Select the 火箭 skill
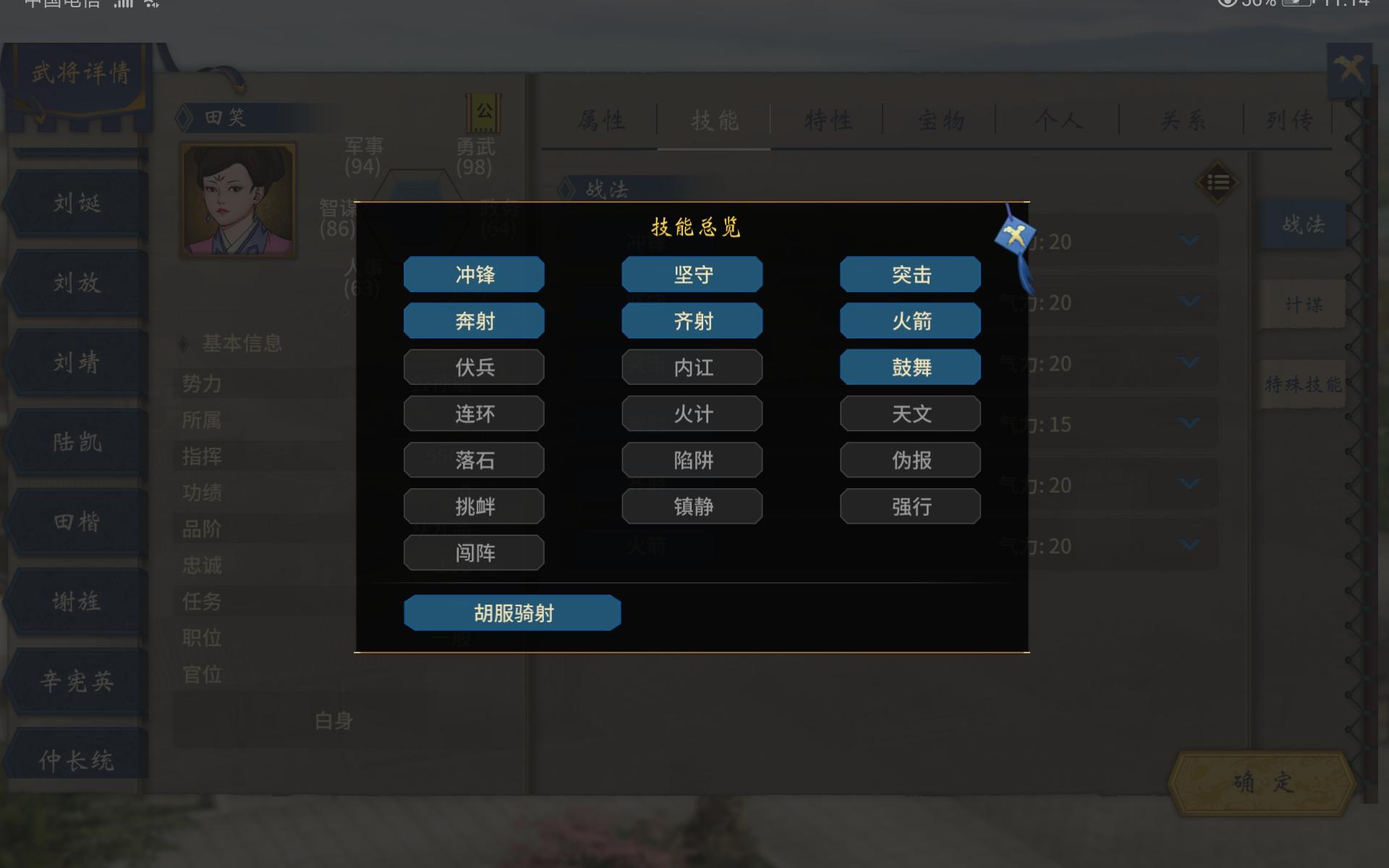The height and width of the screenshot is (868, 1389). point(910,320)
